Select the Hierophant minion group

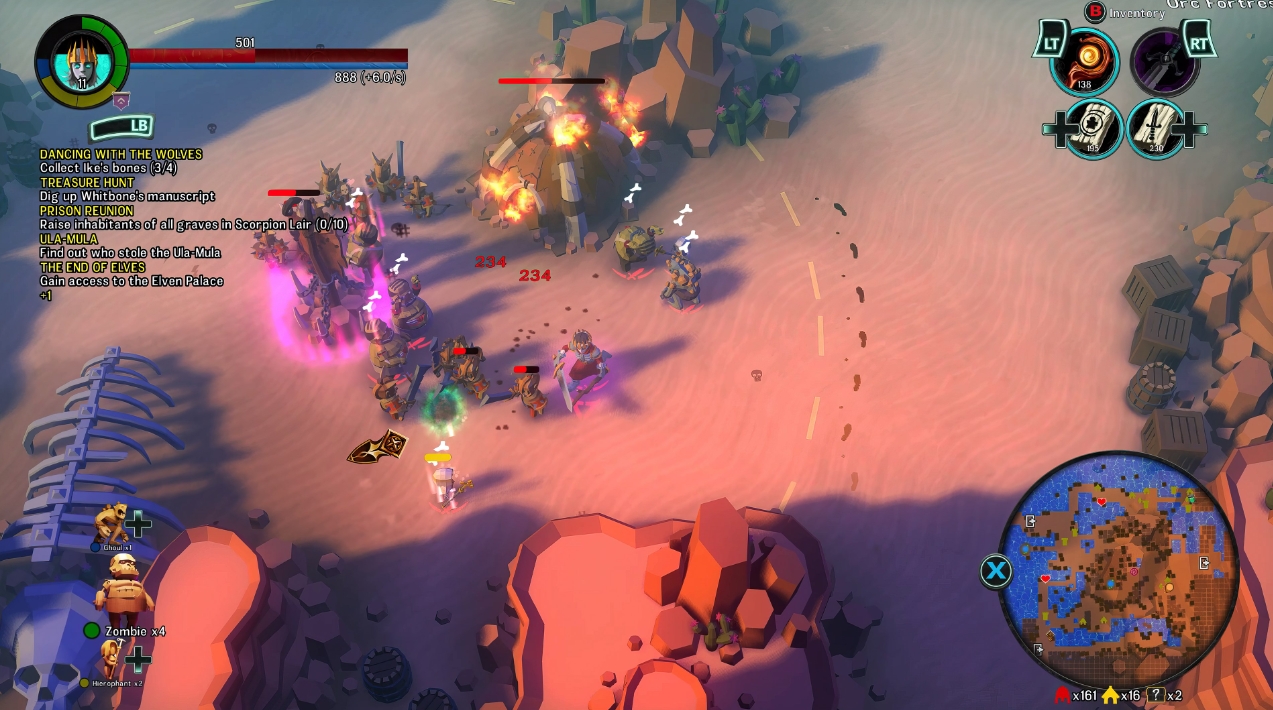point(108,662)
